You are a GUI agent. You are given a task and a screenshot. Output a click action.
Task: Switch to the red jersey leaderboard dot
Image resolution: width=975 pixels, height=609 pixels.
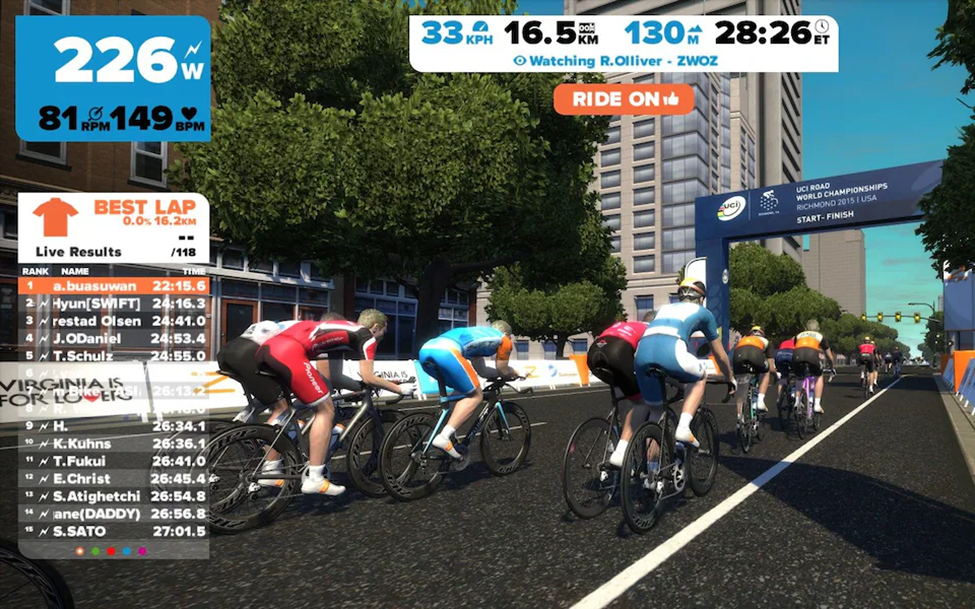pyautogui.click(x=111, y=551)
